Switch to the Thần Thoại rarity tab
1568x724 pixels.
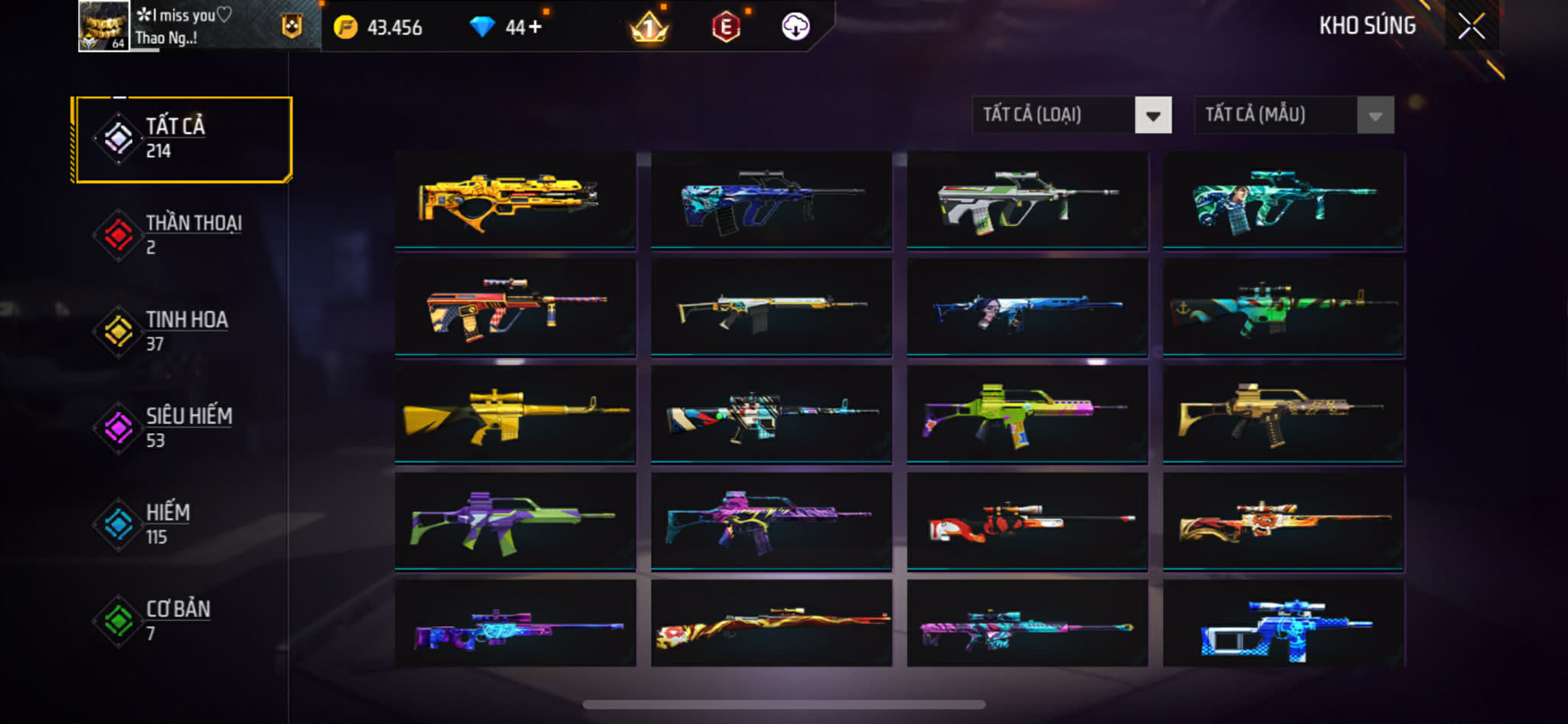(182, 235)
